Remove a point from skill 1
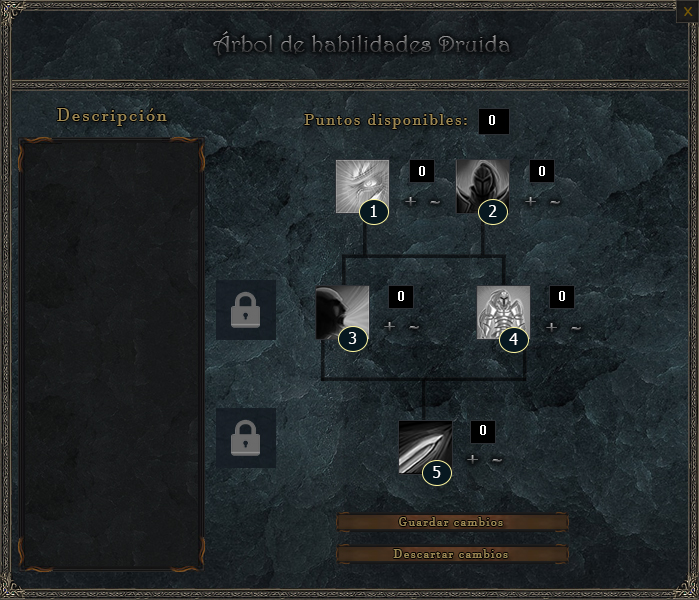 coord(435,201)
